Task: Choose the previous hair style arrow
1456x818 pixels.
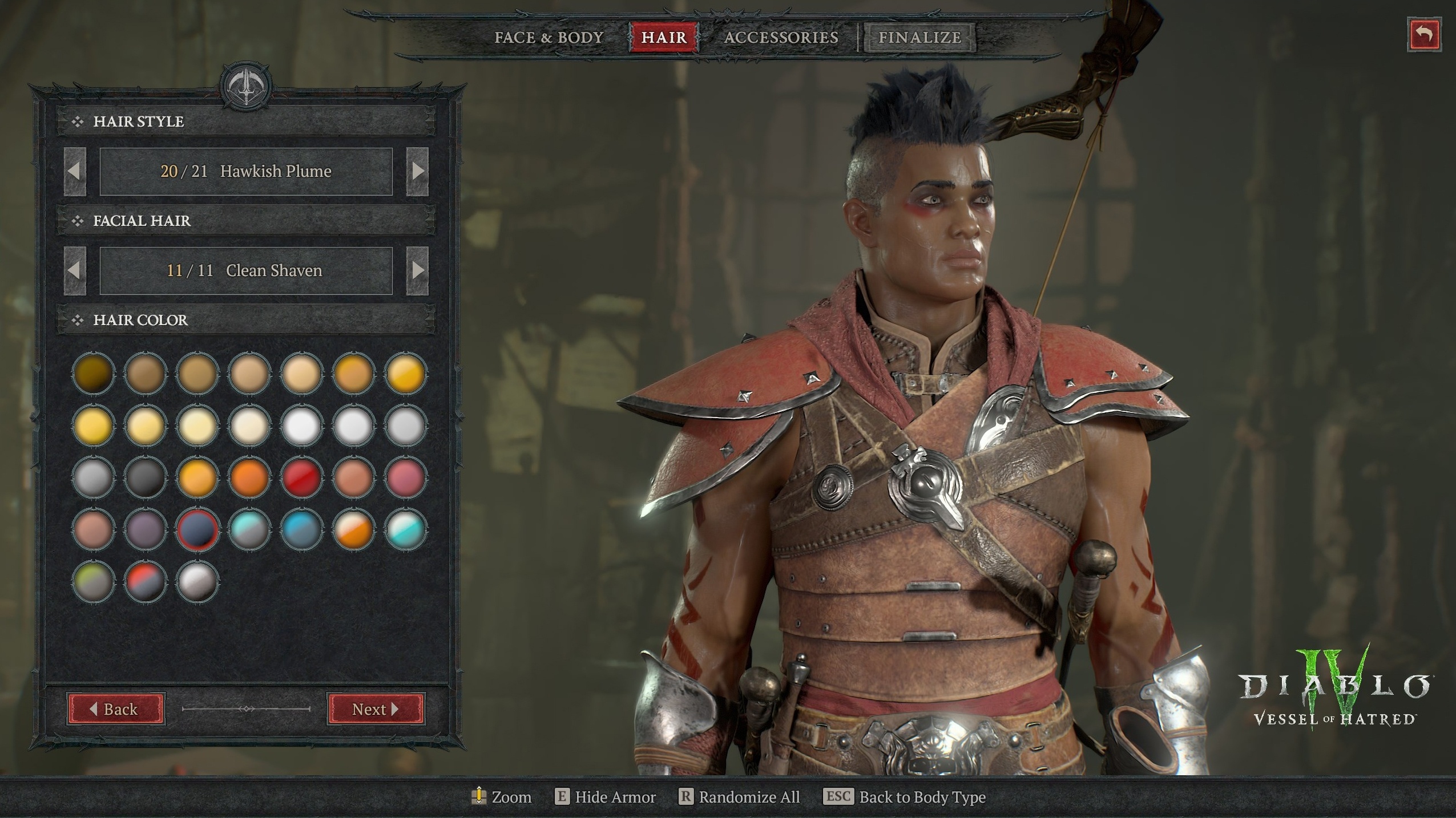Action: tap(75, 171)
